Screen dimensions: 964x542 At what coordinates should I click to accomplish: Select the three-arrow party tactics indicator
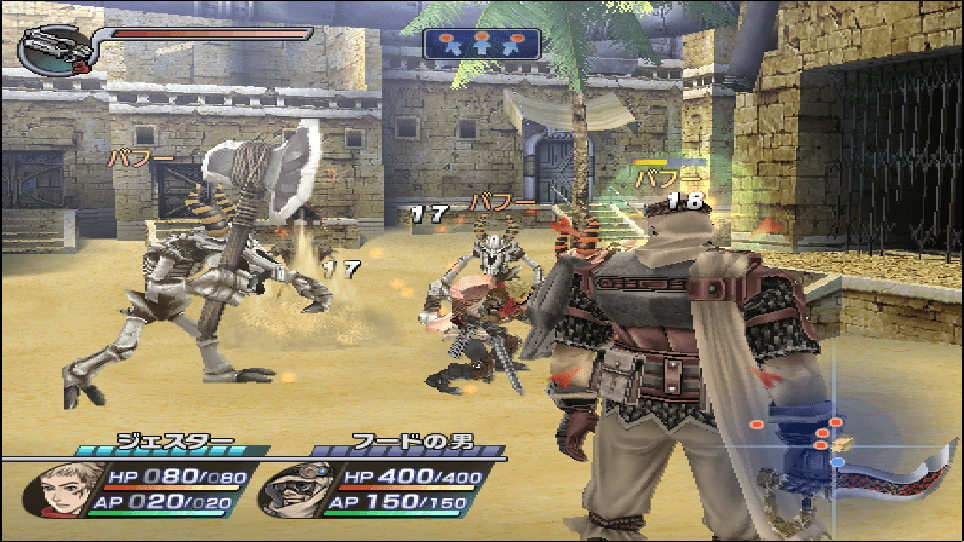pos(482,44)
